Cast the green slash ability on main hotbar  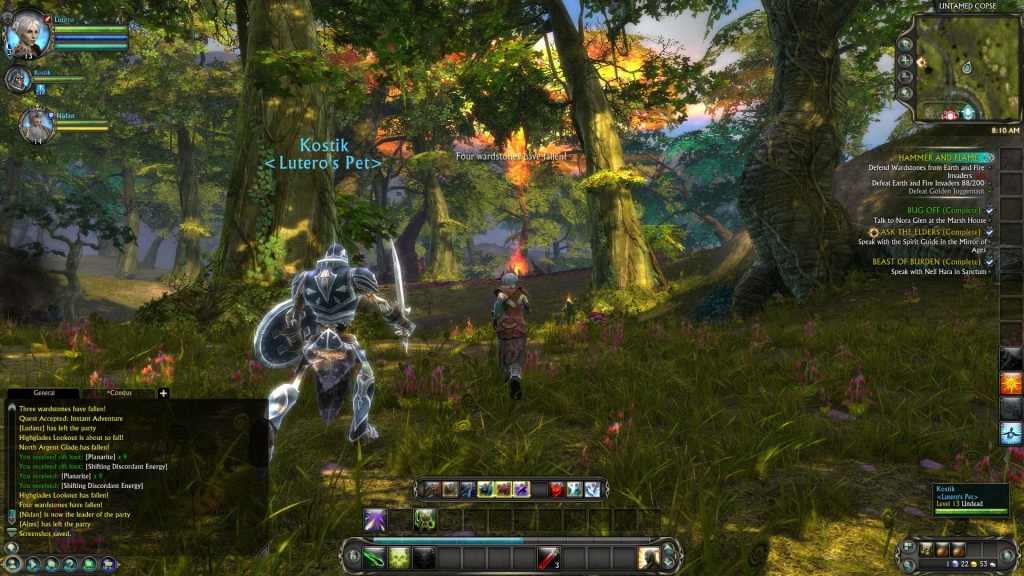click(x=374, y=557)
